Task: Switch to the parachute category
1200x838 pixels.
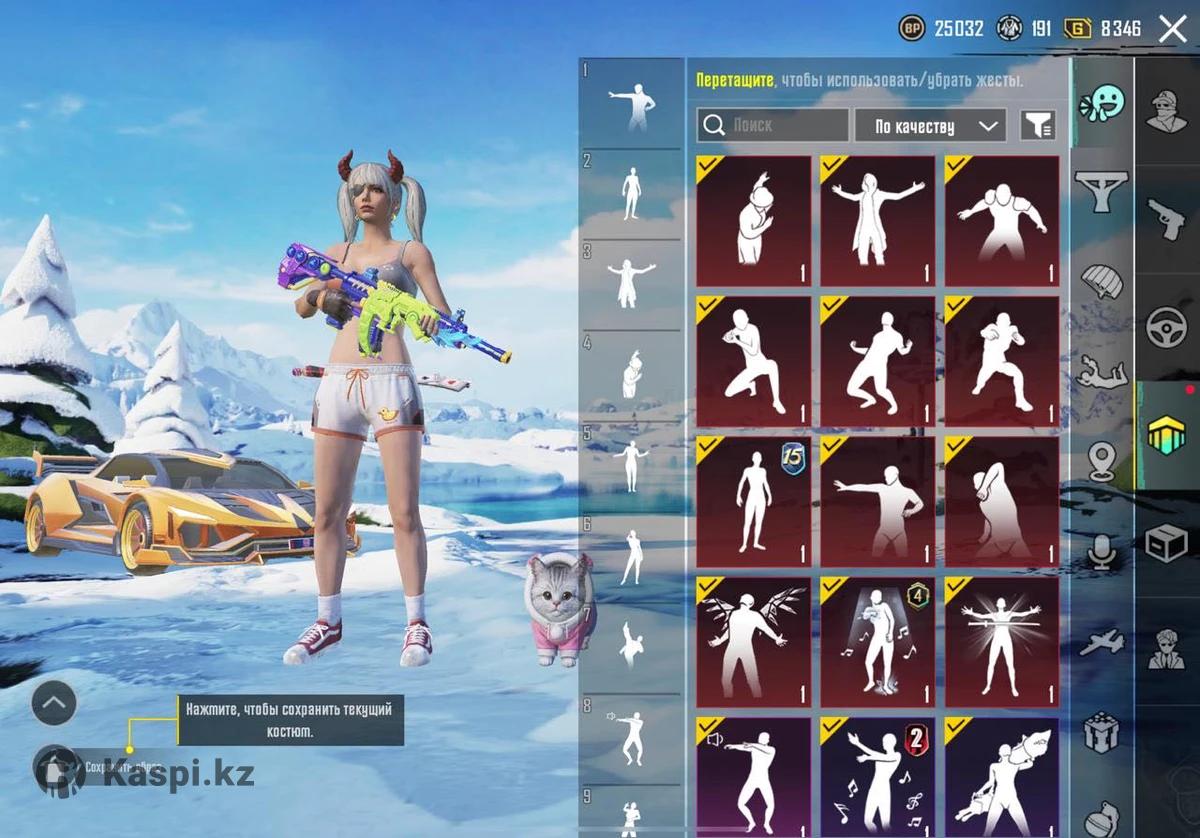Action: (x=1102, y=282)
